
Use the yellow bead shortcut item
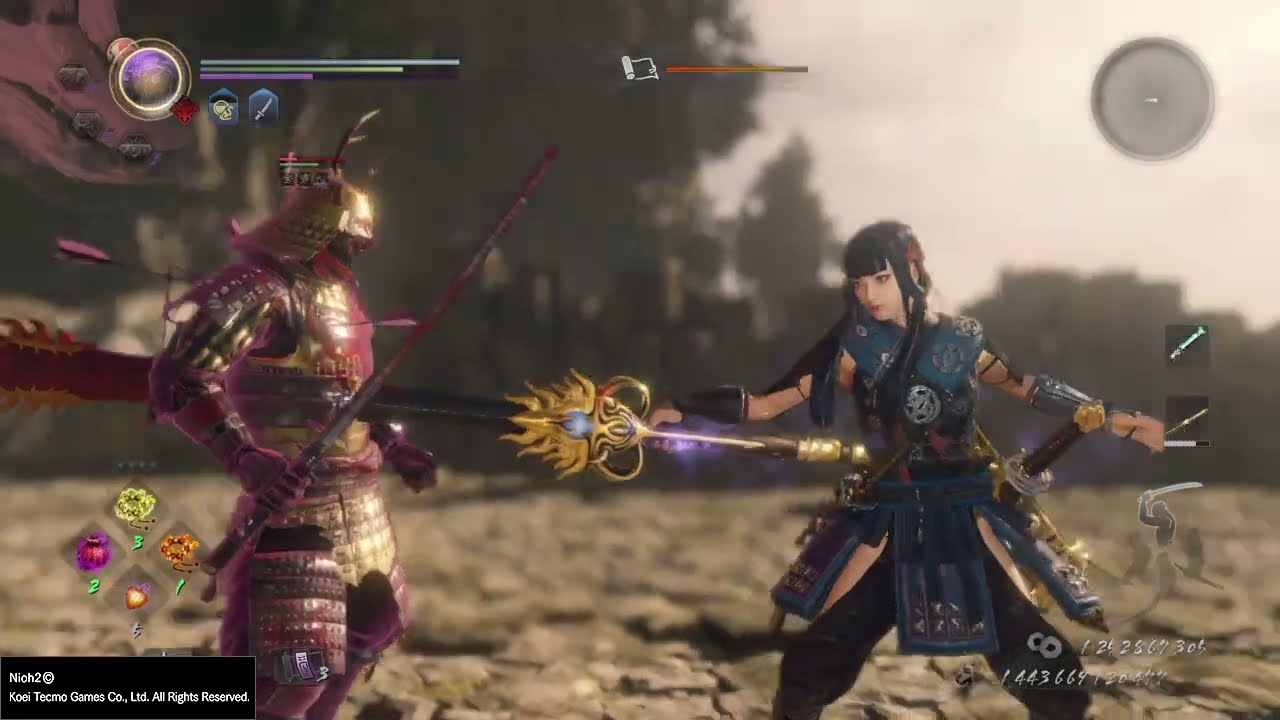(x=134, y=507)
